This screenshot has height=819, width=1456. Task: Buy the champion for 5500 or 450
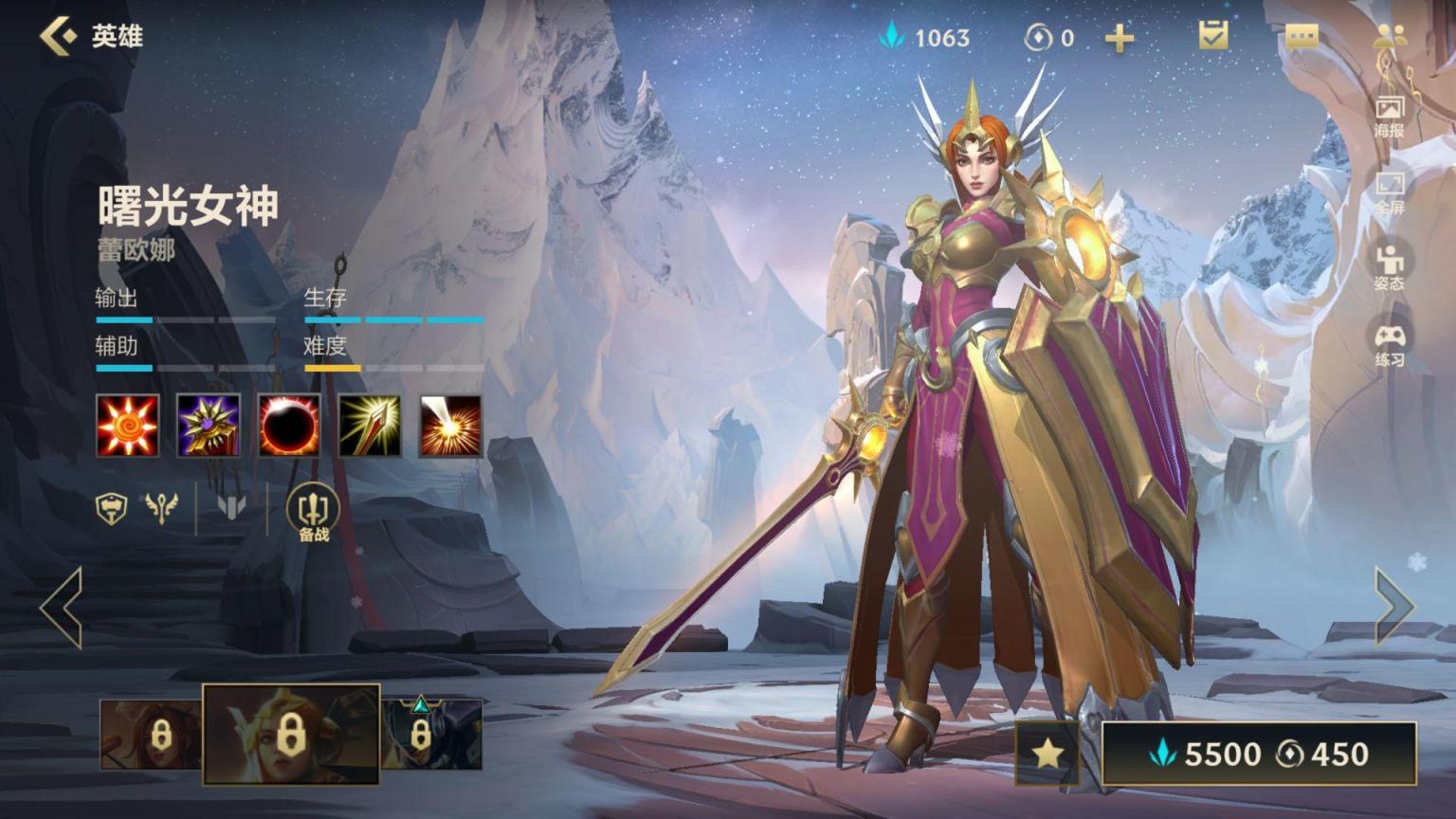click(x=1260, y=755)
